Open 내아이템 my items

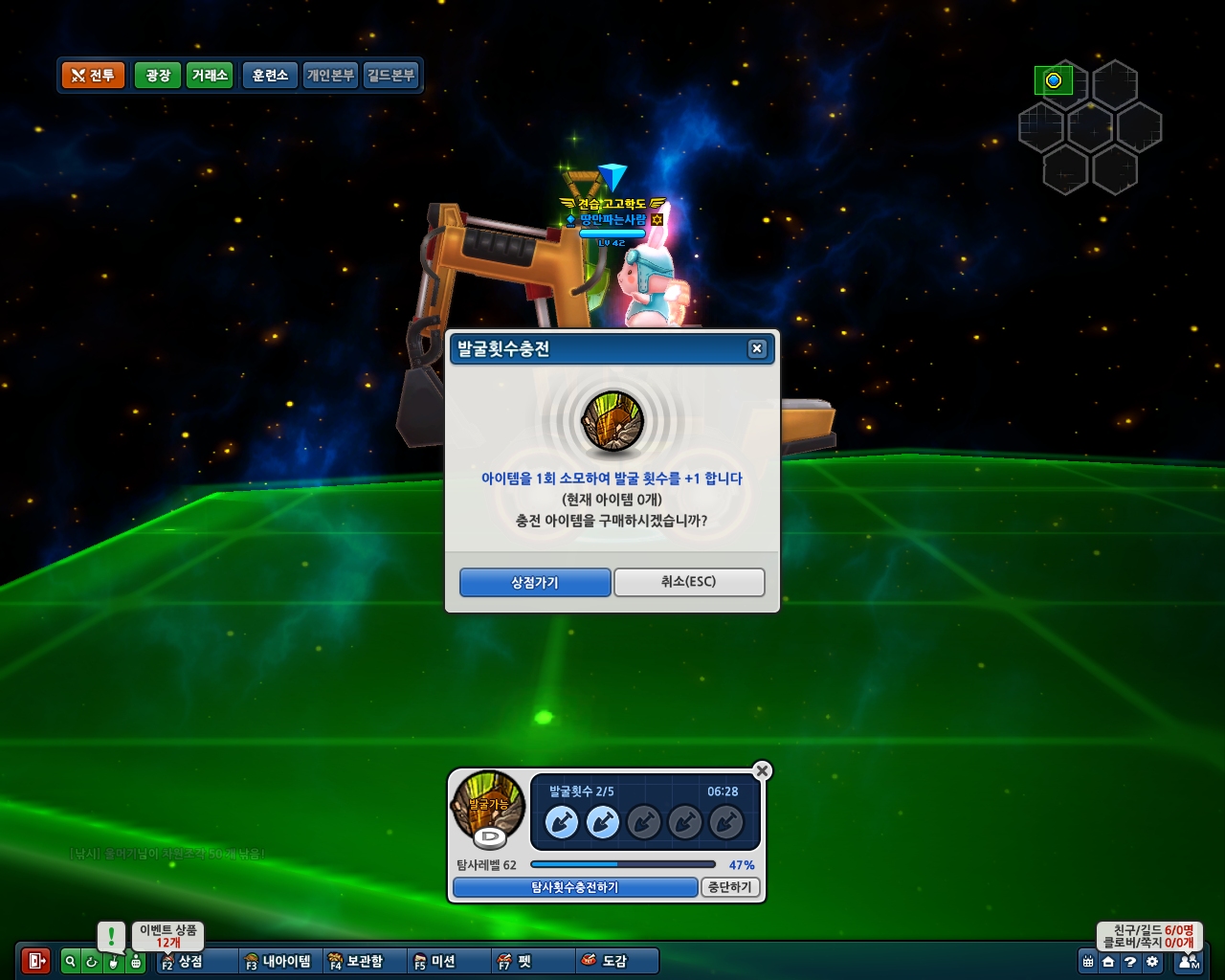click(278, 961)
